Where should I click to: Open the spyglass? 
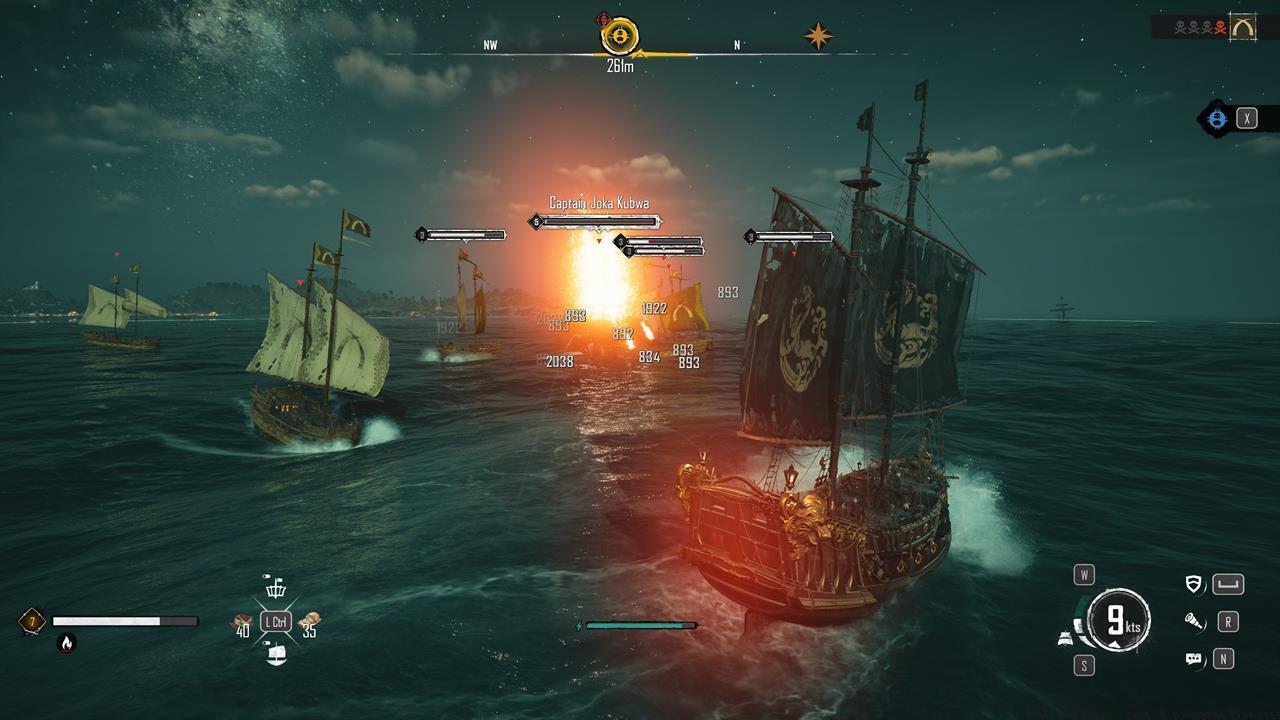coord(1193,622)
